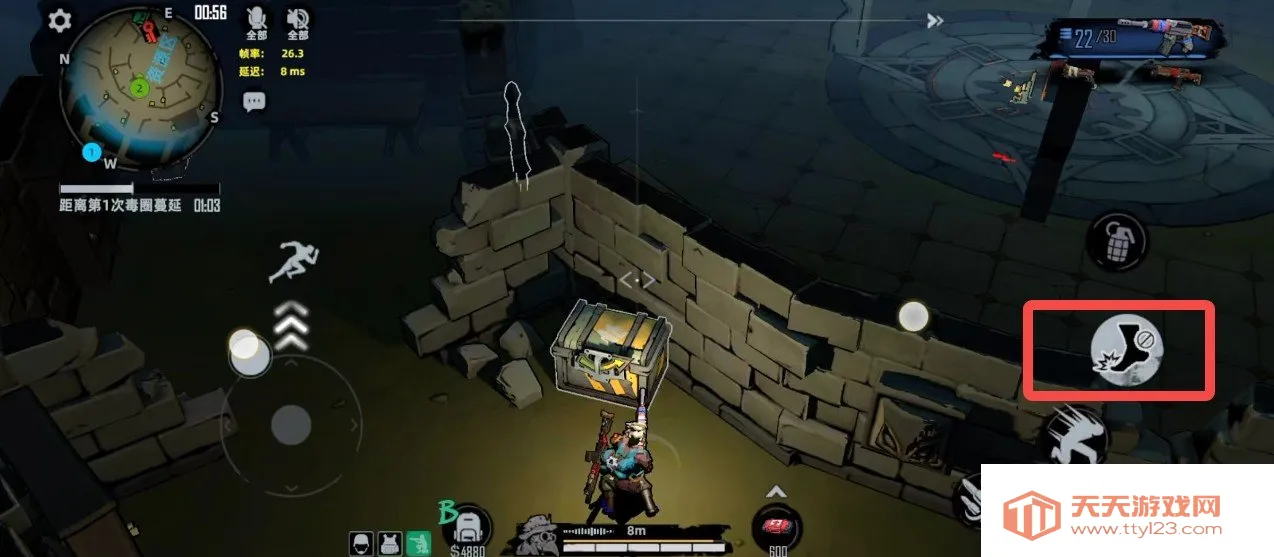The height and width of the screenshot is (557, 1274).
Task: Click the double-arrow expand icon at top
Action: [x=934, y=21]
